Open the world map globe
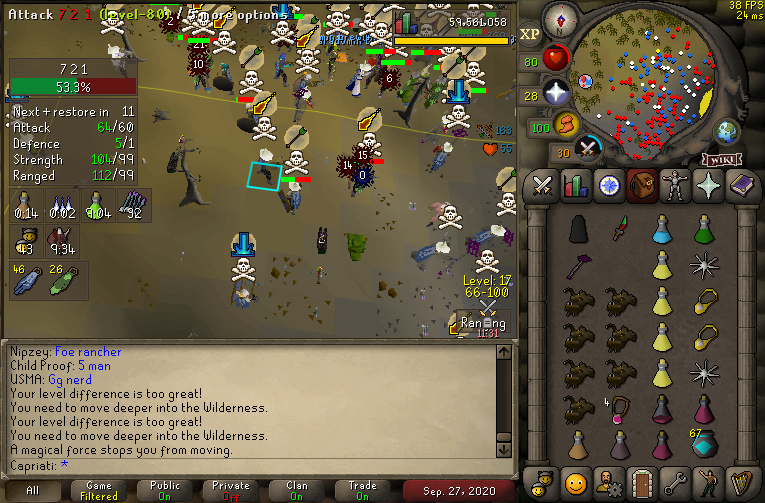The image size is (765, 503). 726,131
